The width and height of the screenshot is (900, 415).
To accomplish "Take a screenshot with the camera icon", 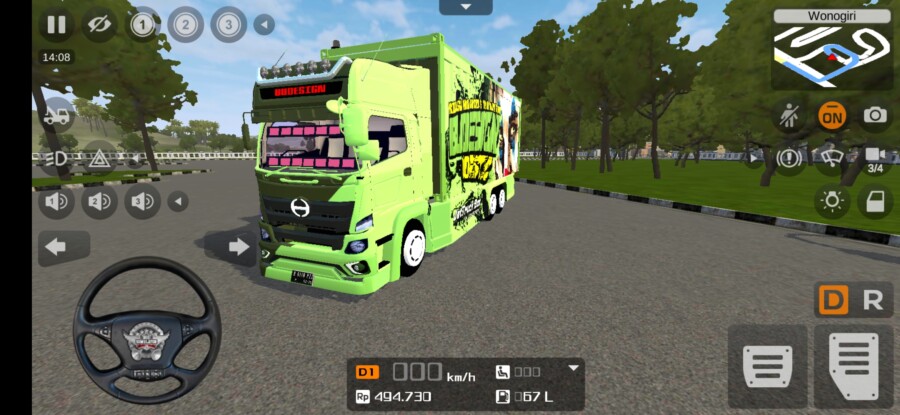I will (875, 115).
